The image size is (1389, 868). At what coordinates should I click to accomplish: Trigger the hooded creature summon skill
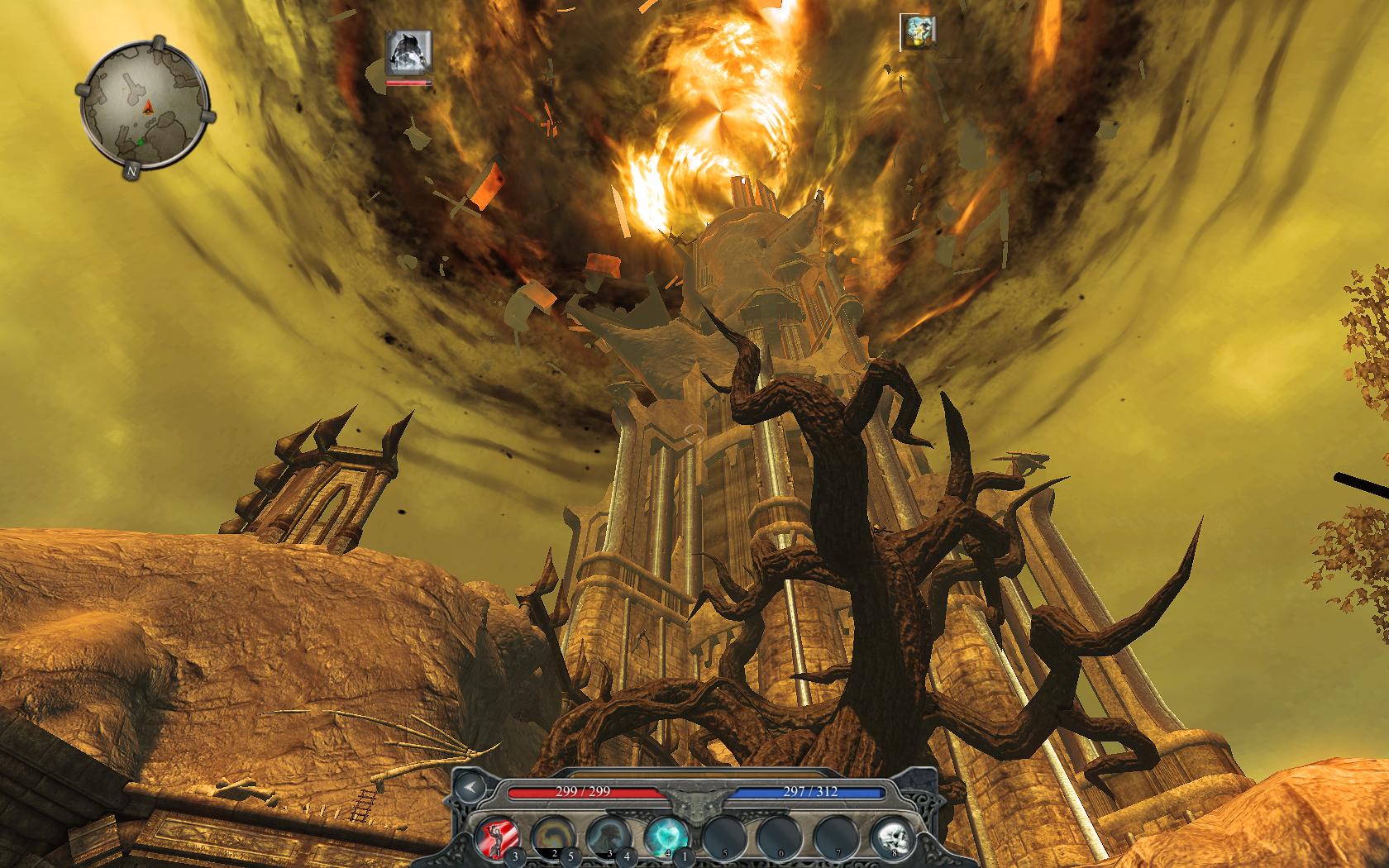coord(608,836)
